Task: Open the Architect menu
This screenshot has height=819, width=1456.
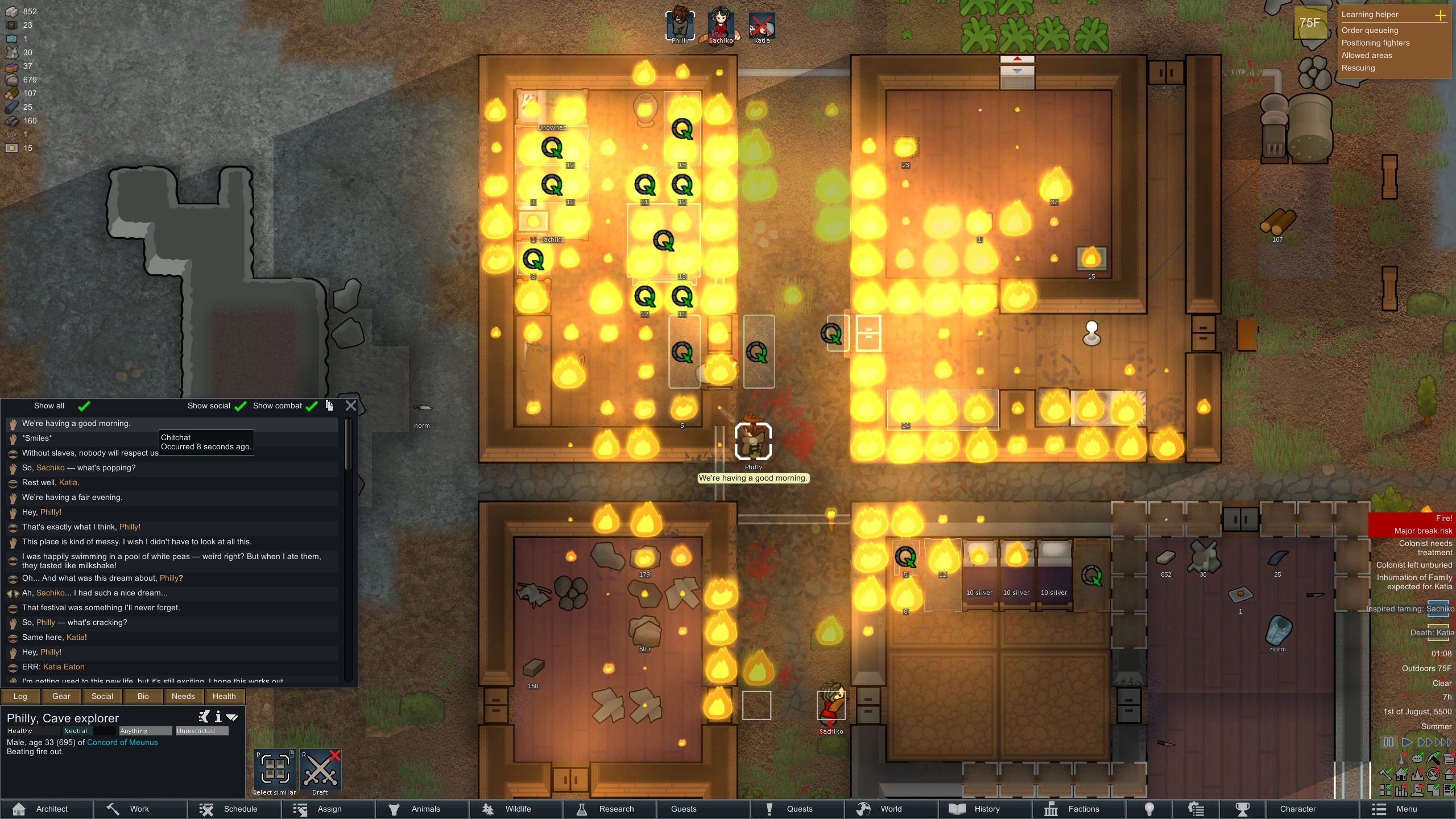Action: (45, 809)
